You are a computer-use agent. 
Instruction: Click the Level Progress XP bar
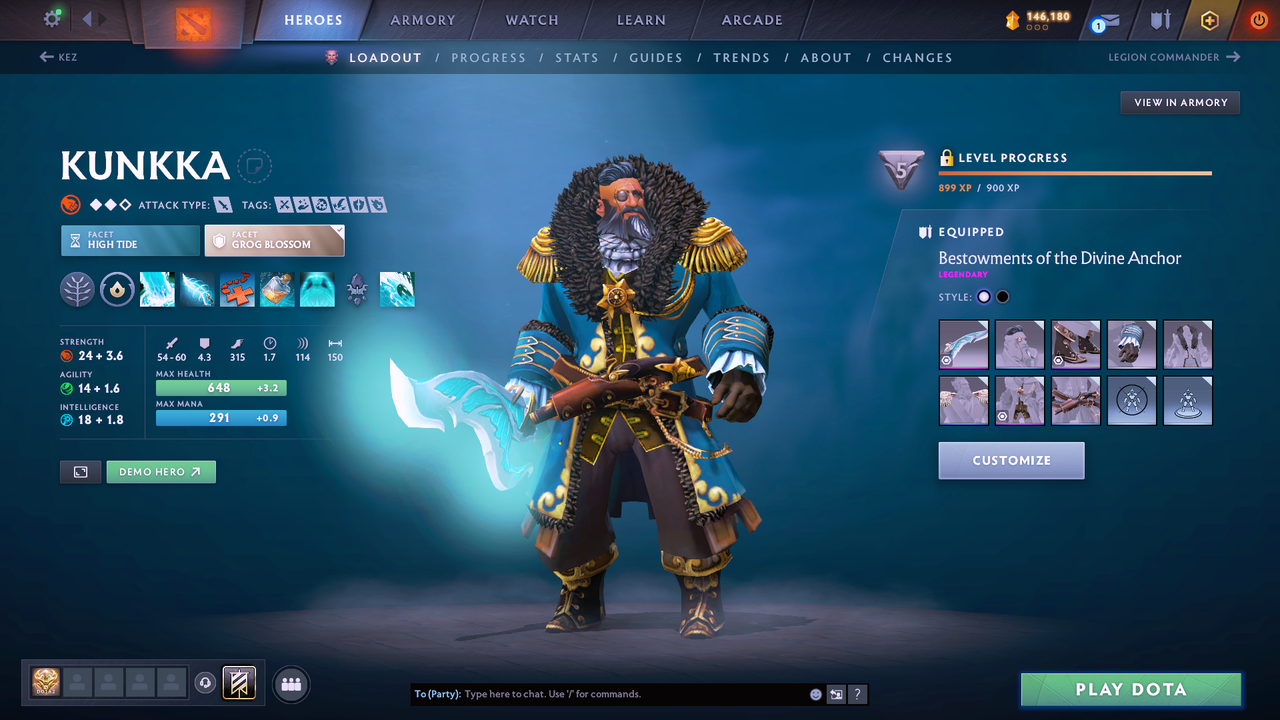pyautogui.click(x=1075, y=172)
